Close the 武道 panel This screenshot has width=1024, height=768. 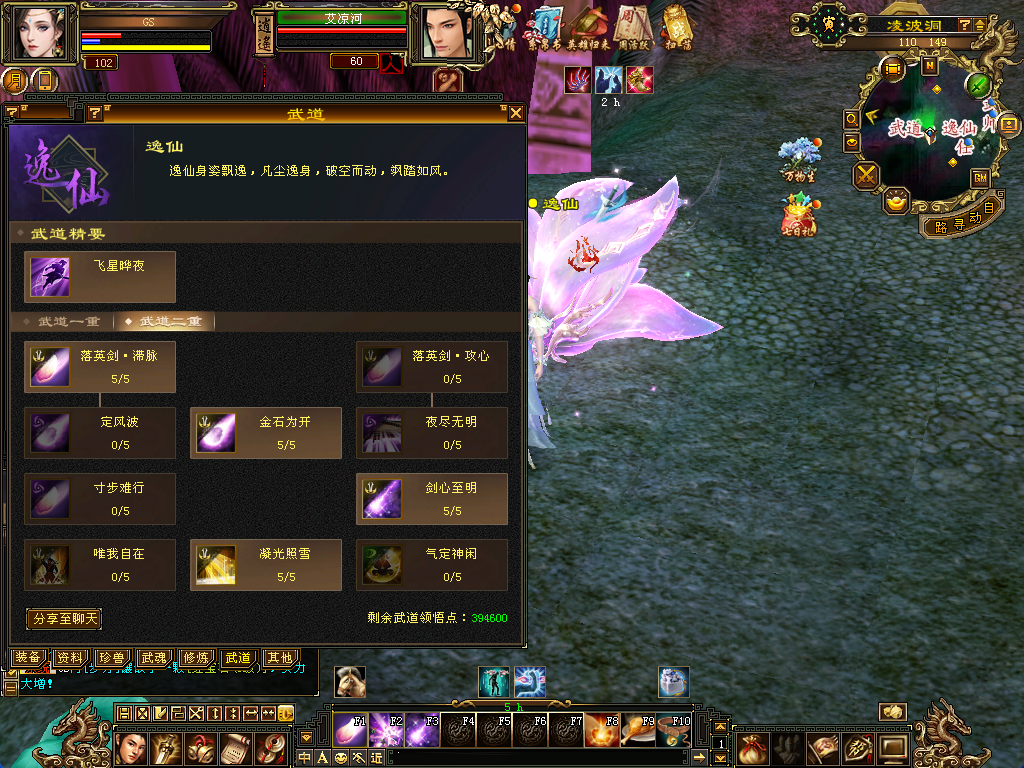[516, 113]
